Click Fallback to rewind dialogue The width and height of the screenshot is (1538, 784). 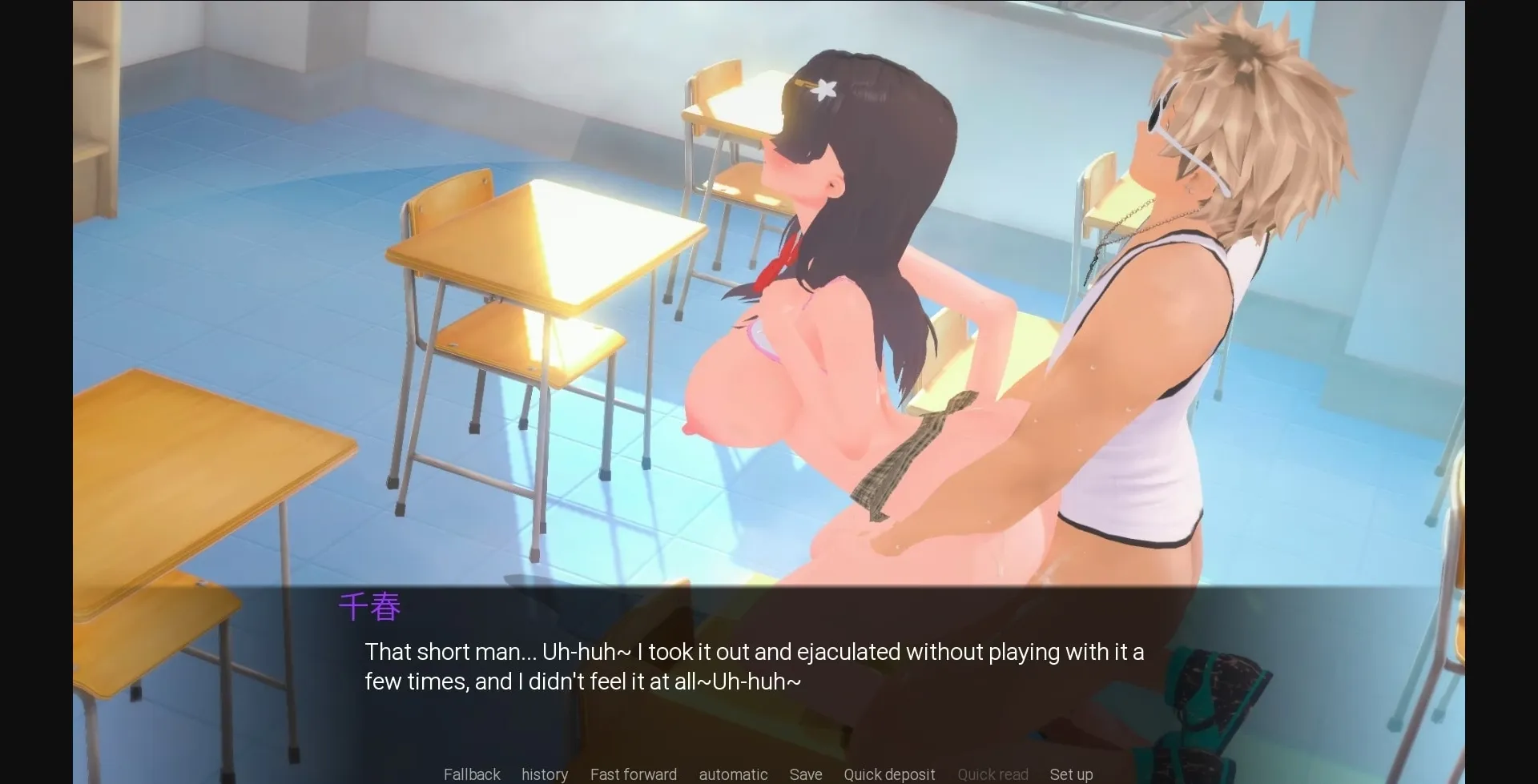coord(471,774)
